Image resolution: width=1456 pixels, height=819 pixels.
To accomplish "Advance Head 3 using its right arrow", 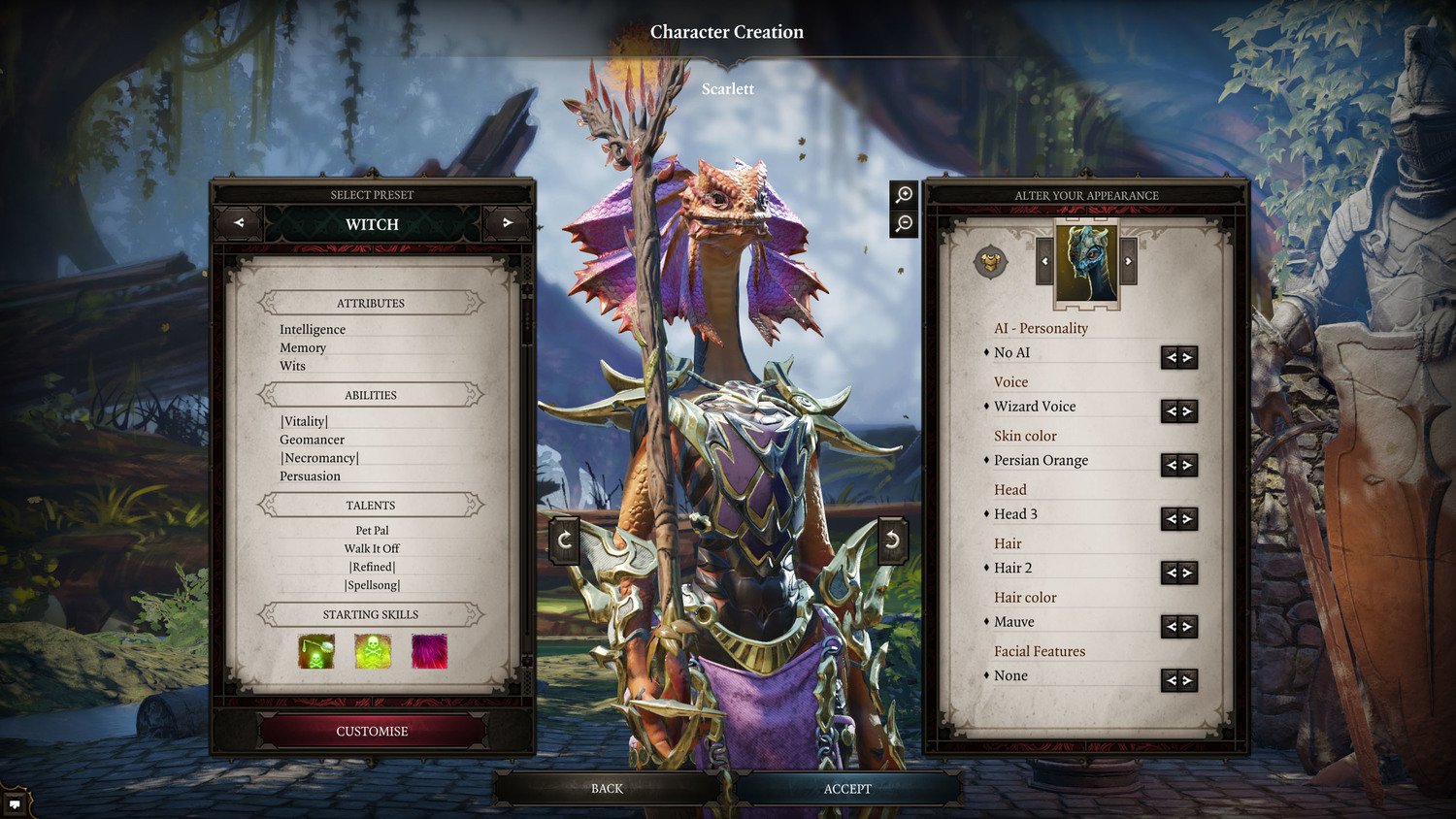I will point(1186,518).
